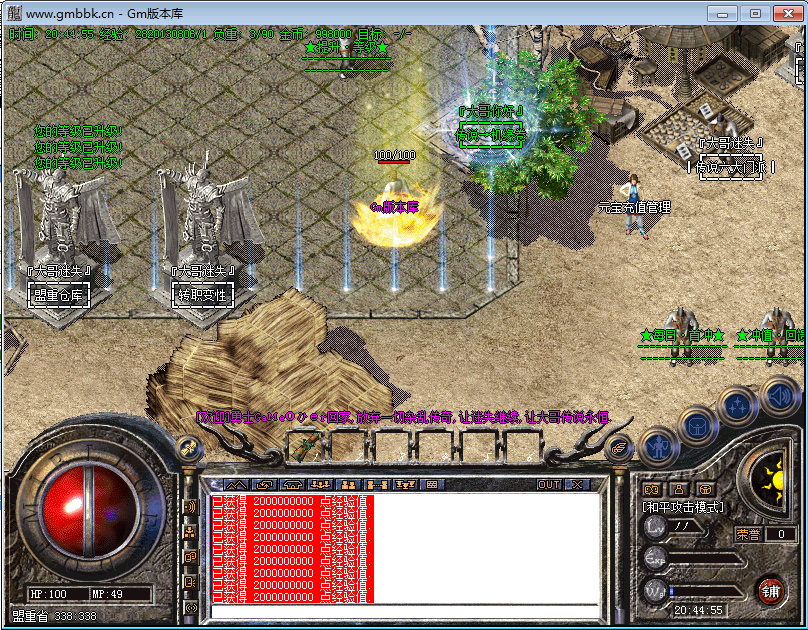Screen dimensions: 808x630
Task: Click the small person icon button
Action: [x=678, y=490]
